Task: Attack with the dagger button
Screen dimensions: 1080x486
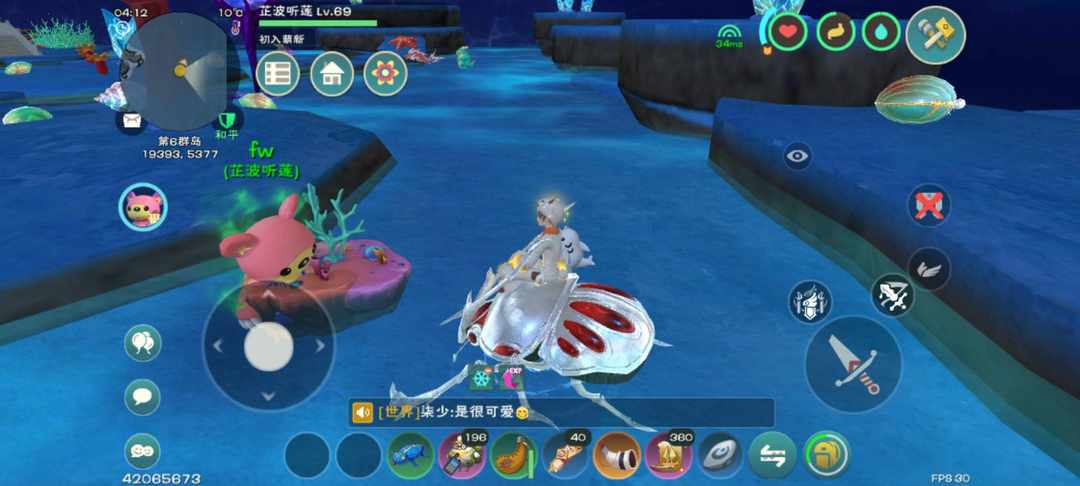Action: 853,364
